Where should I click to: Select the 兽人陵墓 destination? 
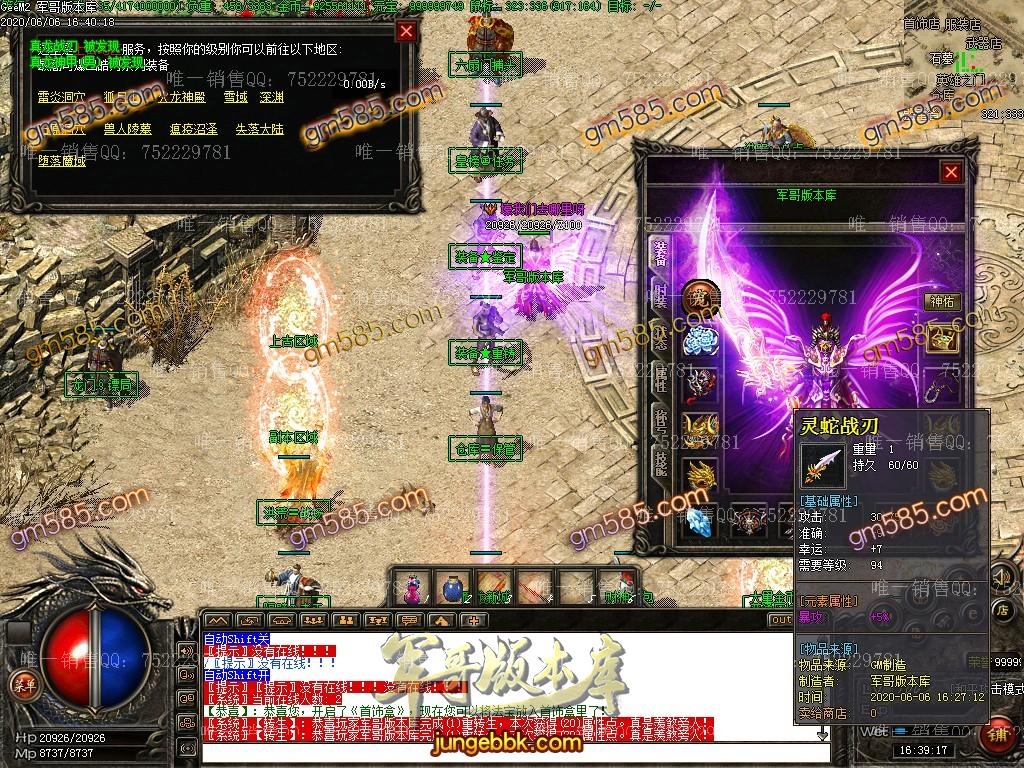127,129
